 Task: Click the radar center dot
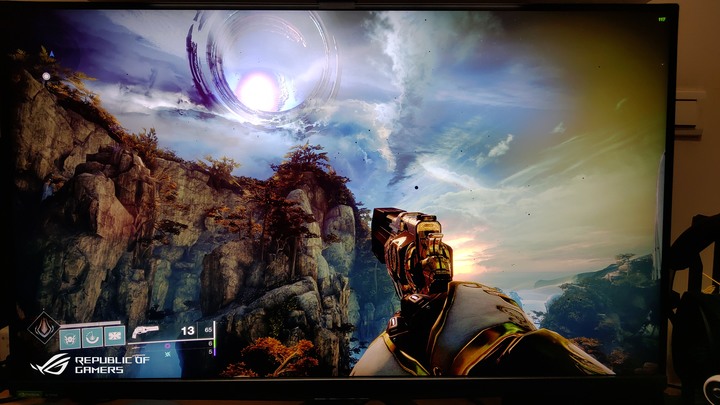click(46, 76)
